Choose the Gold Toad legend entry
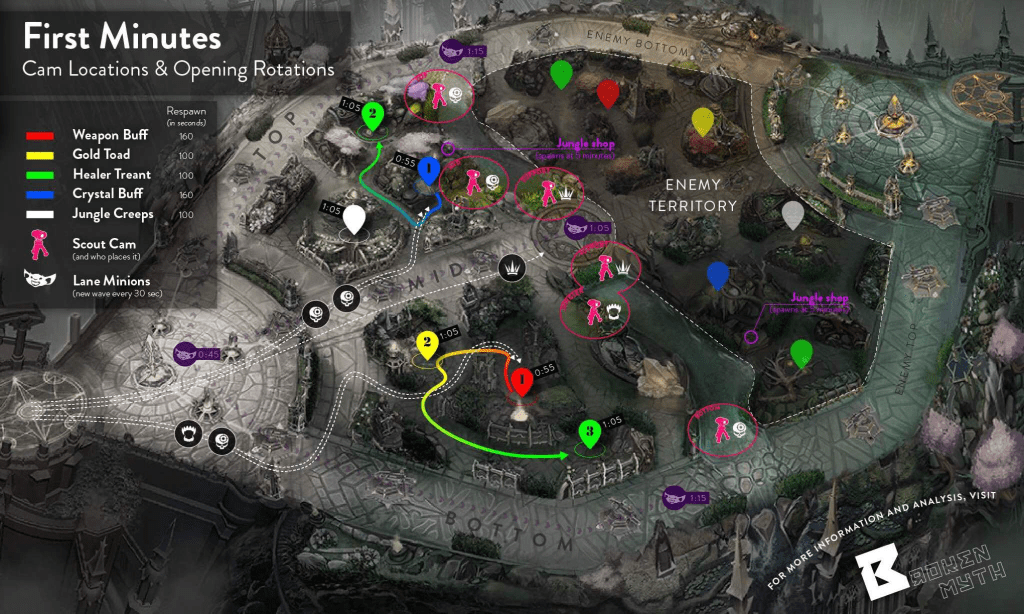 click(100, 155)
